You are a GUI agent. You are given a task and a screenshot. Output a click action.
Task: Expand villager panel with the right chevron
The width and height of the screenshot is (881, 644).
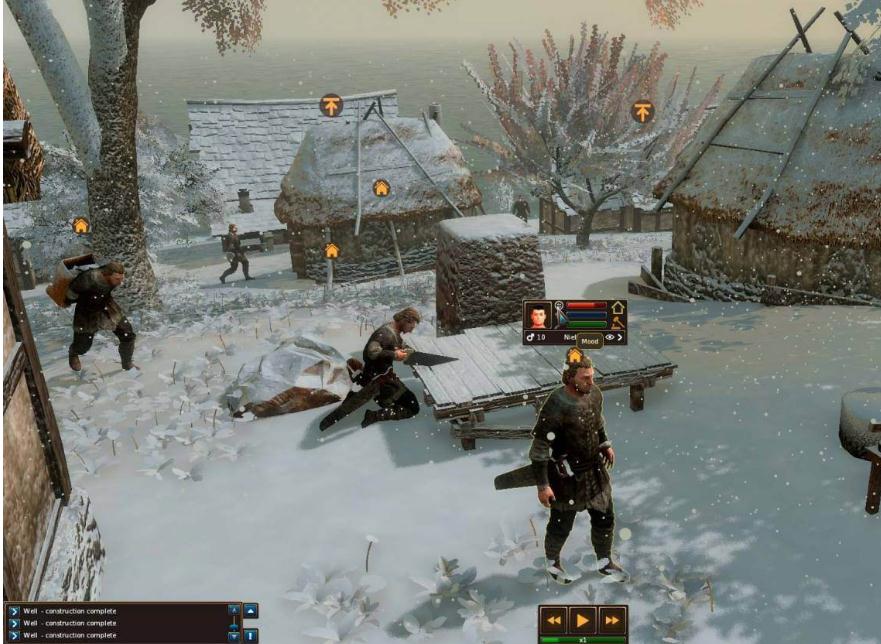pos(620,338)
